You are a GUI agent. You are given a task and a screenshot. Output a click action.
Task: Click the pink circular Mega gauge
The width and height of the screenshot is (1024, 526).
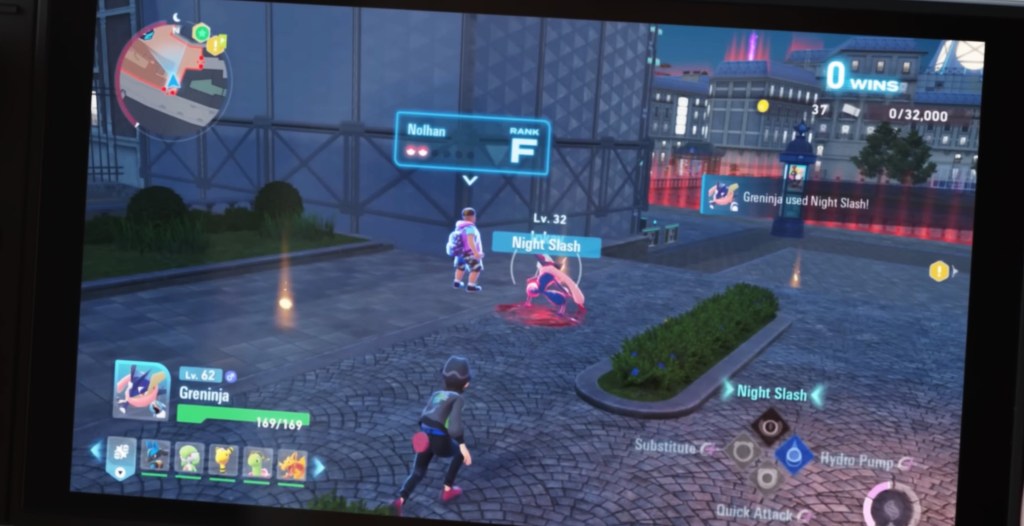tap(892, 503)
